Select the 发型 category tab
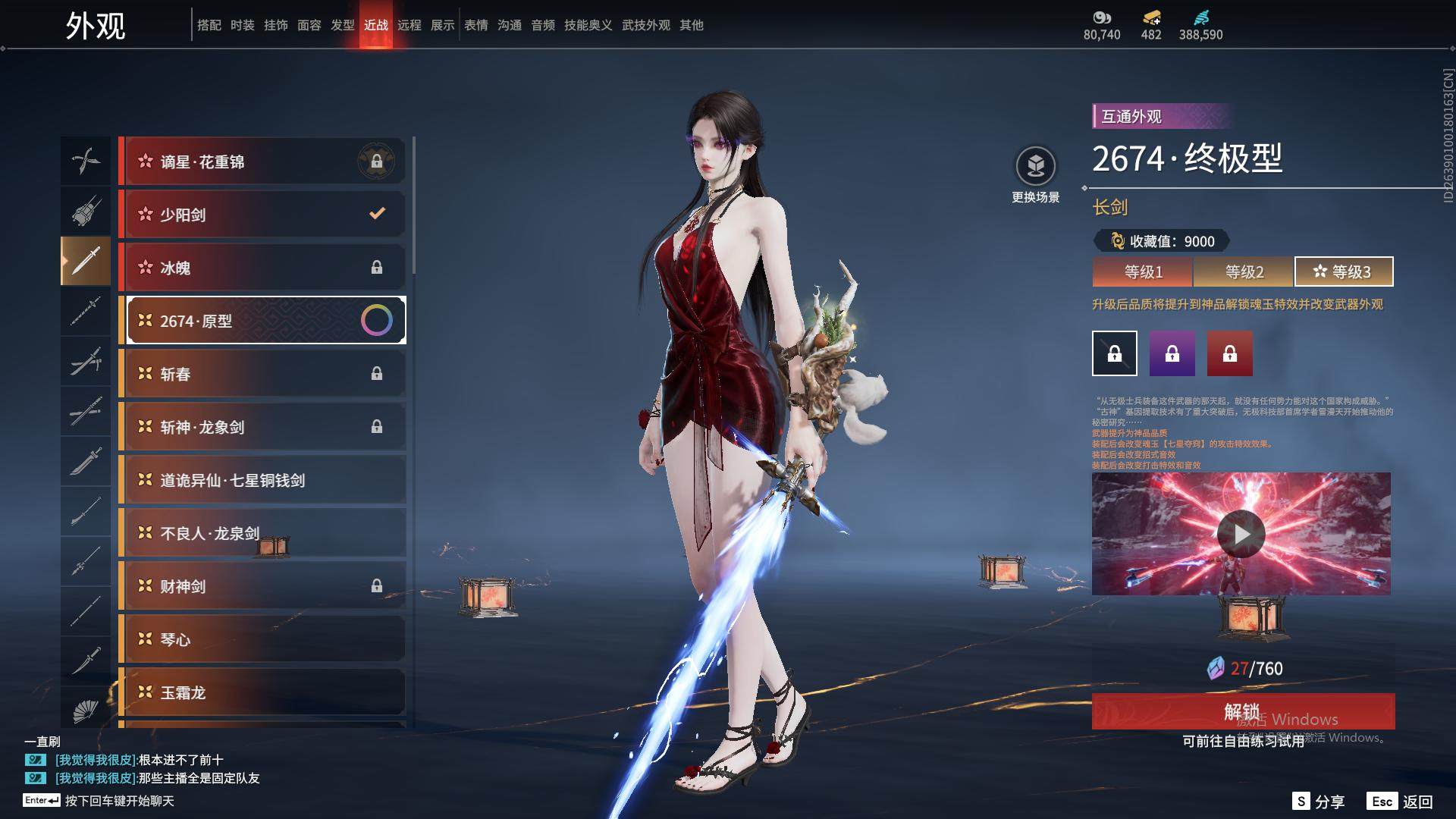The height and width of the screenshot is (819, 1456). click(343, 25)
